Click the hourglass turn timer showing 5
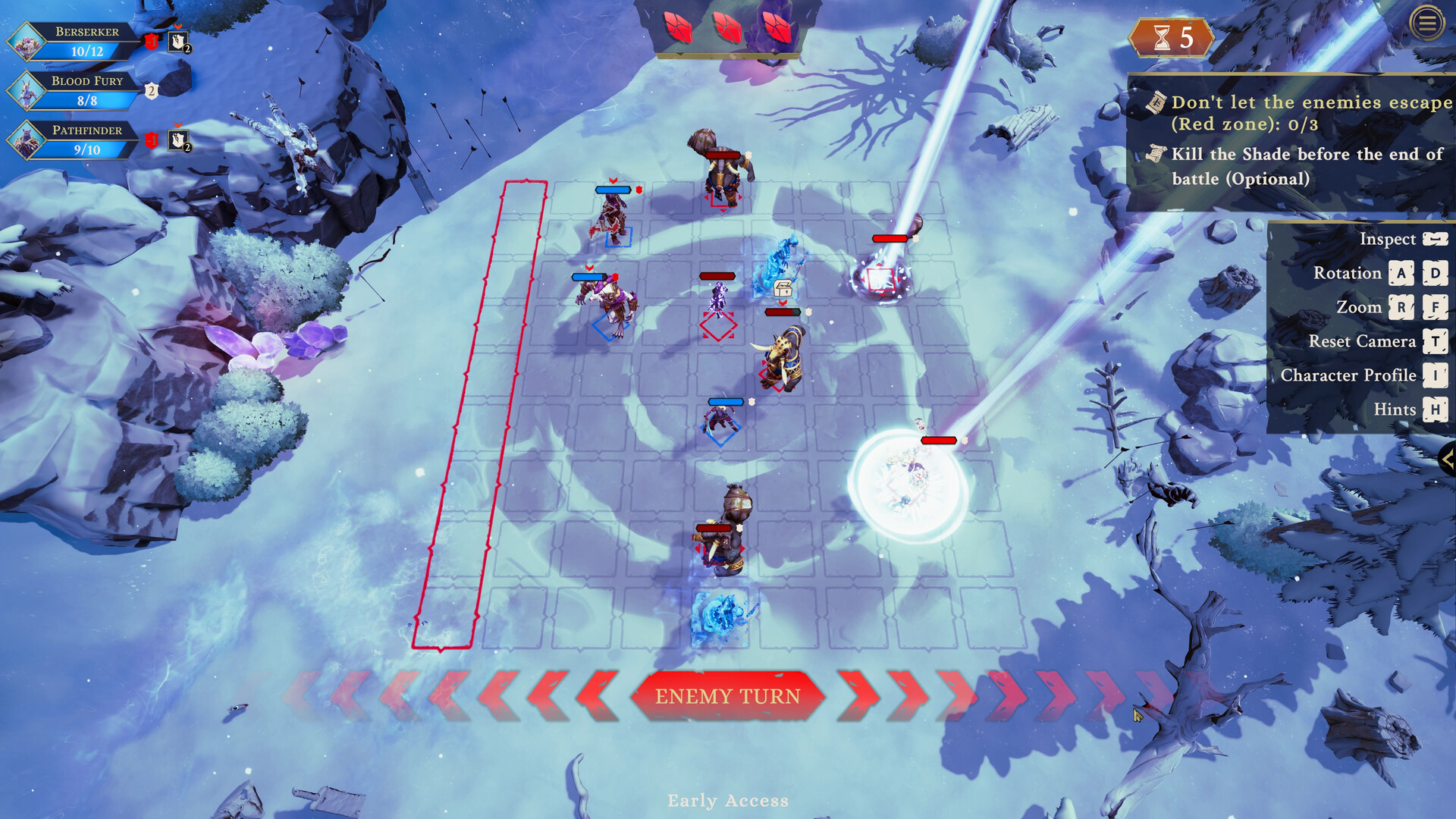Image resolution: width=1456 pixels, height=819 pixels. click(x=1172, y=39)
